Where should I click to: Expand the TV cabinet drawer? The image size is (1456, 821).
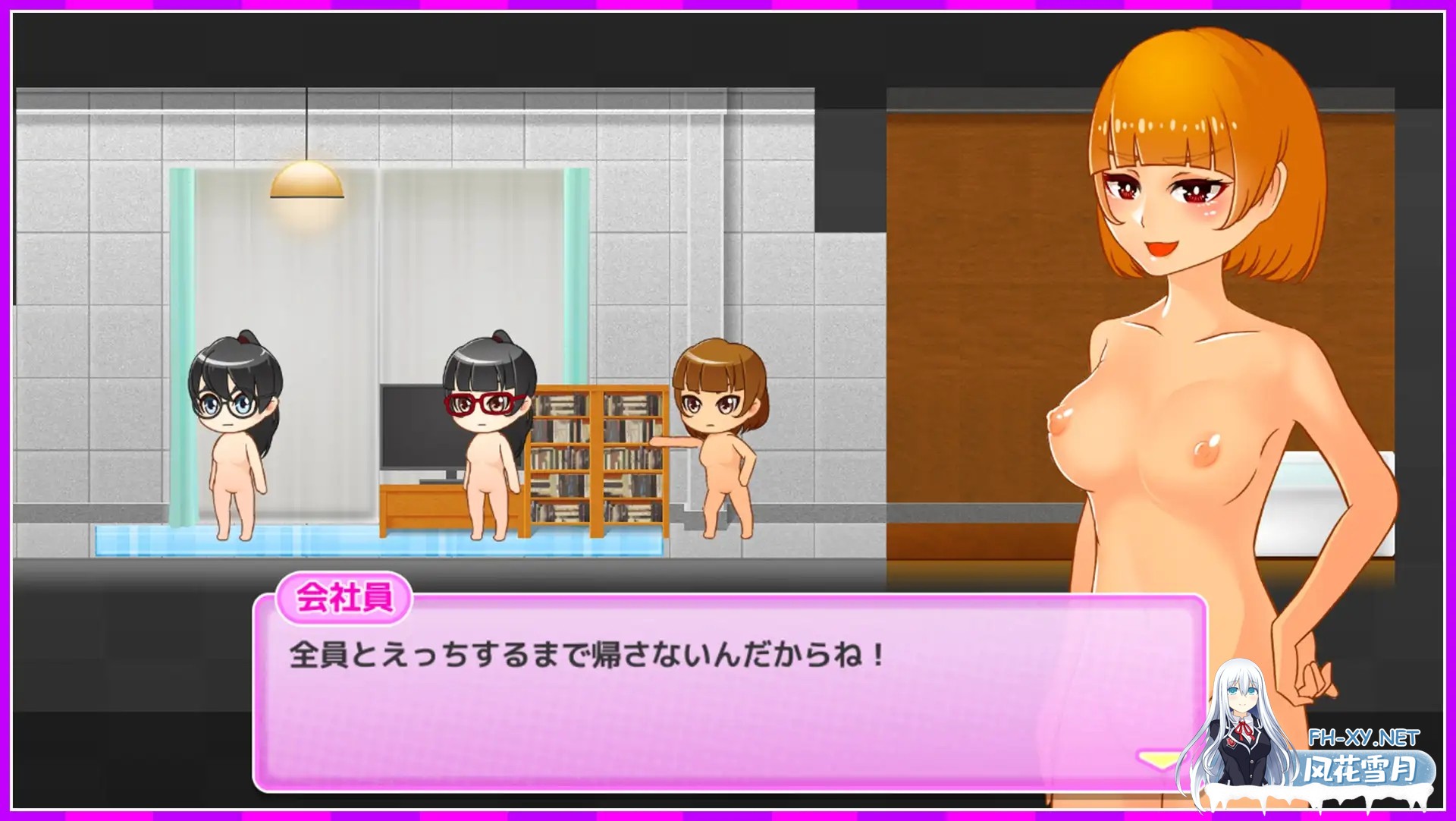(417, 505)
